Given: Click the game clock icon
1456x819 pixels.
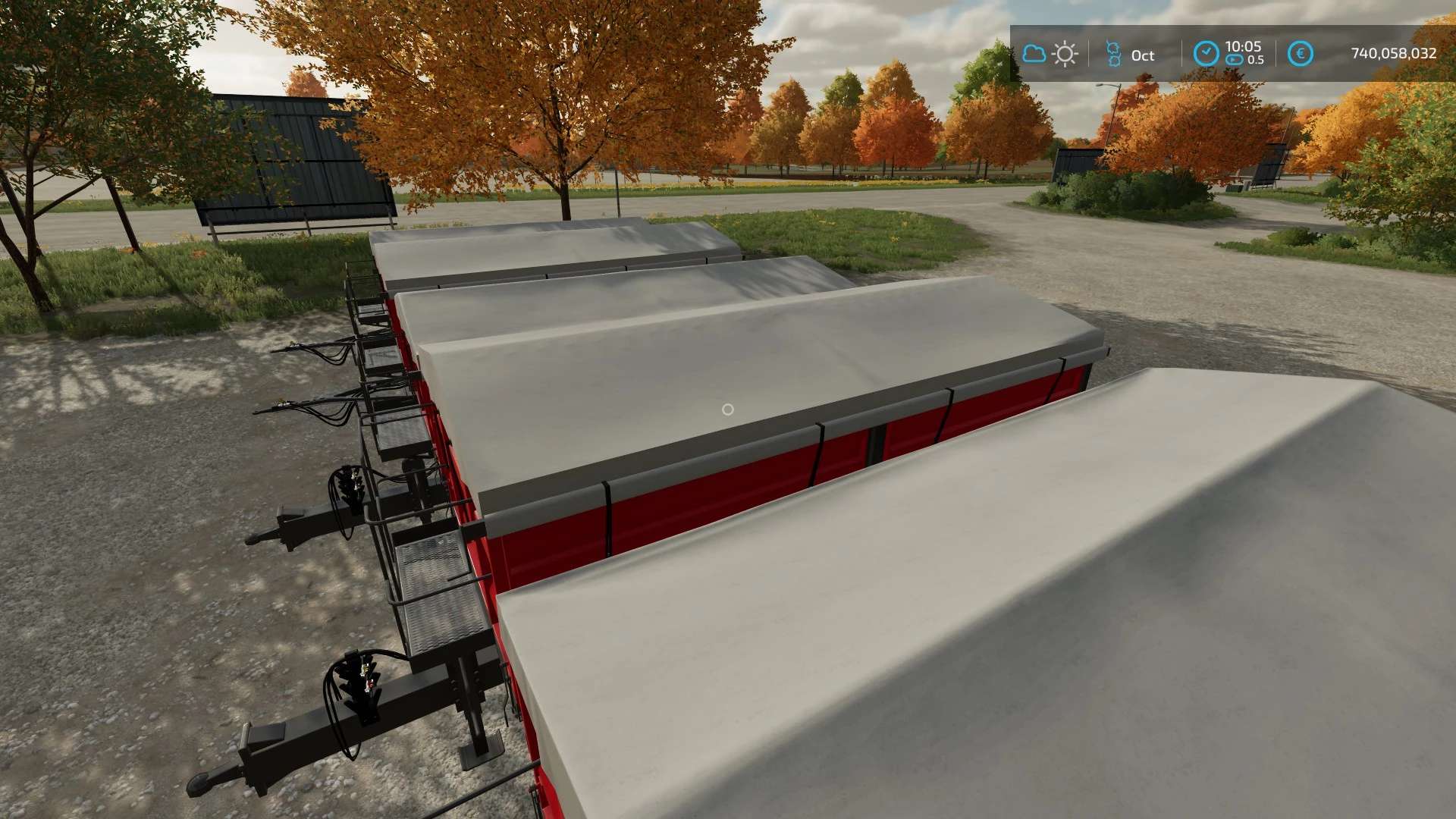Looking at the screenshot, I should coord(1206,54).
